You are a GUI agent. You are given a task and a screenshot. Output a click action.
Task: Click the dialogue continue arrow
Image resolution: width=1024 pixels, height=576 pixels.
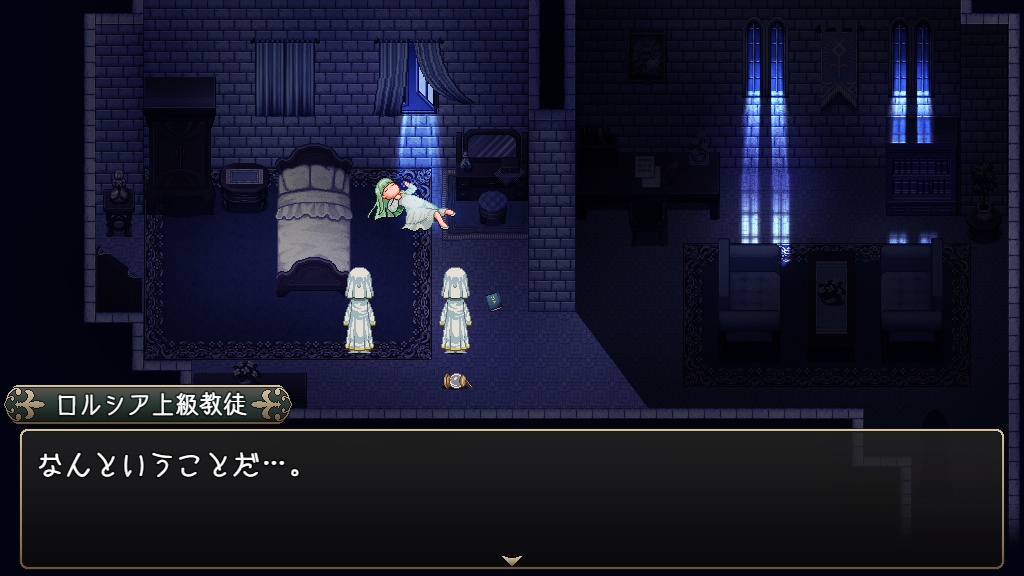512,560
